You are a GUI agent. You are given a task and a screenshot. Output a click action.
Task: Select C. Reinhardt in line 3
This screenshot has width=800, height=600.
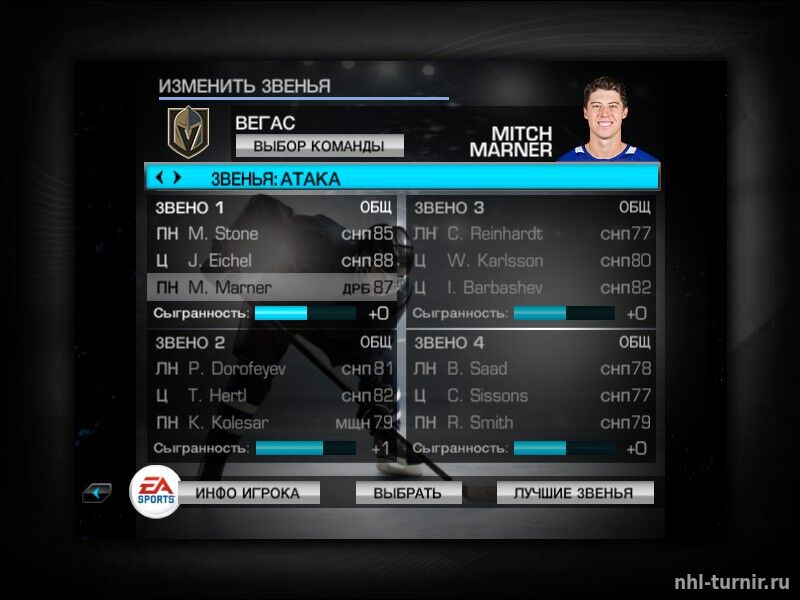(531, 234)
